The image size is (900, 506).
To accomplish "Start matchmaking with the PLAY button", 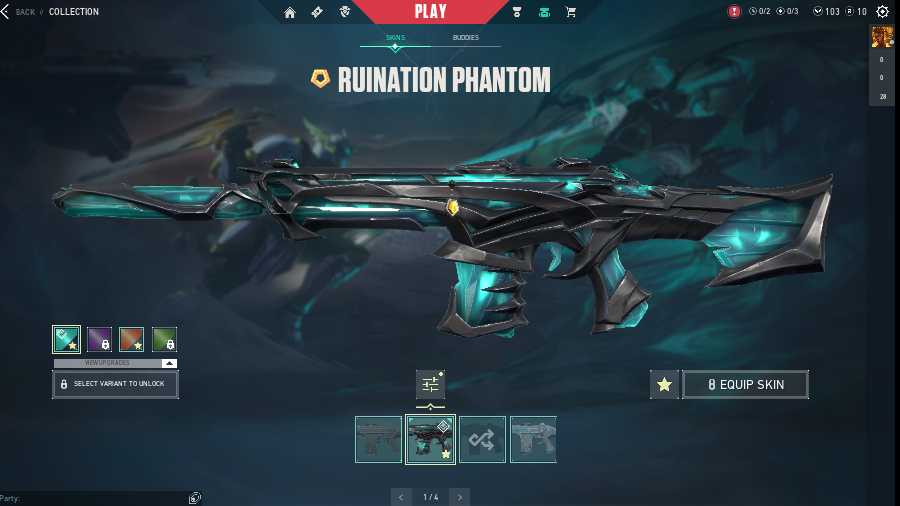I will pos(431,12).
